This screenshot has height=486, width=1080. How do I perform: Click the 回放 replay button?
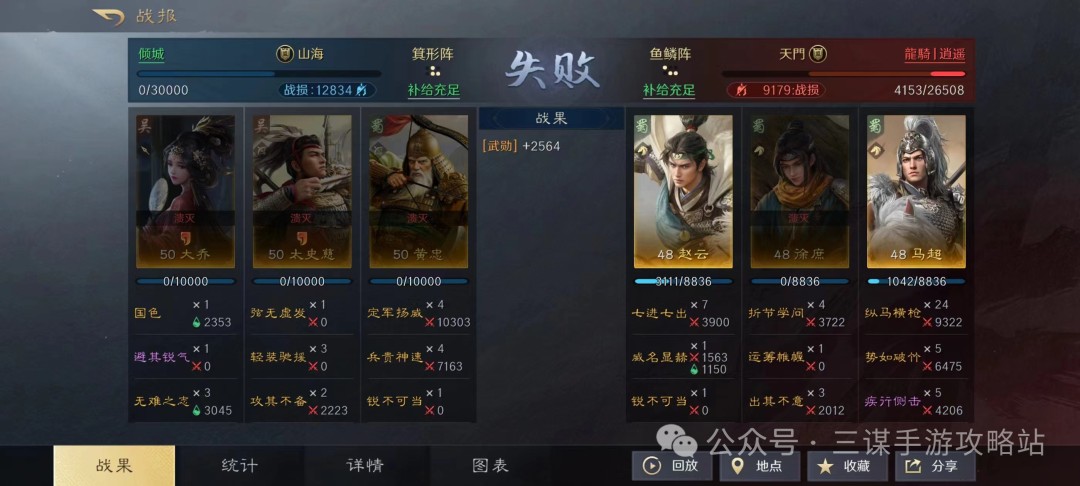point(670,466)
